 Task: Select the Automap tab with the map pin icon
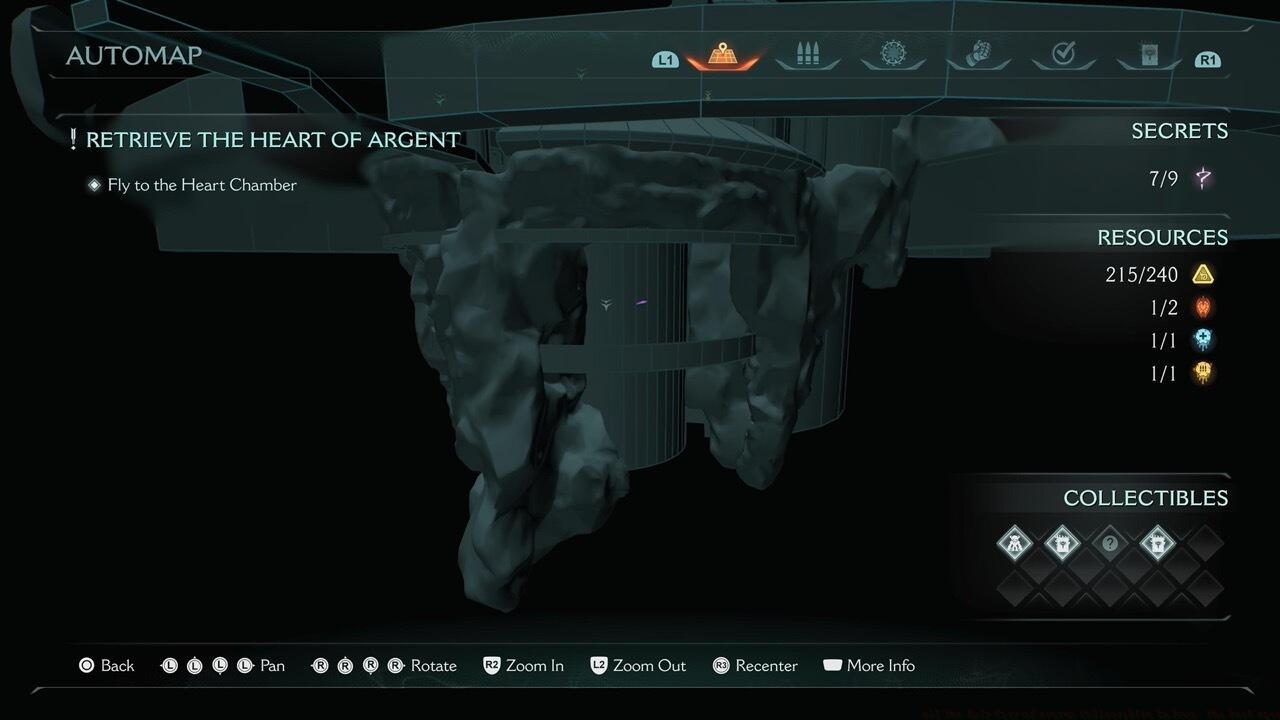pyautogui.click(x=722, y=56)
